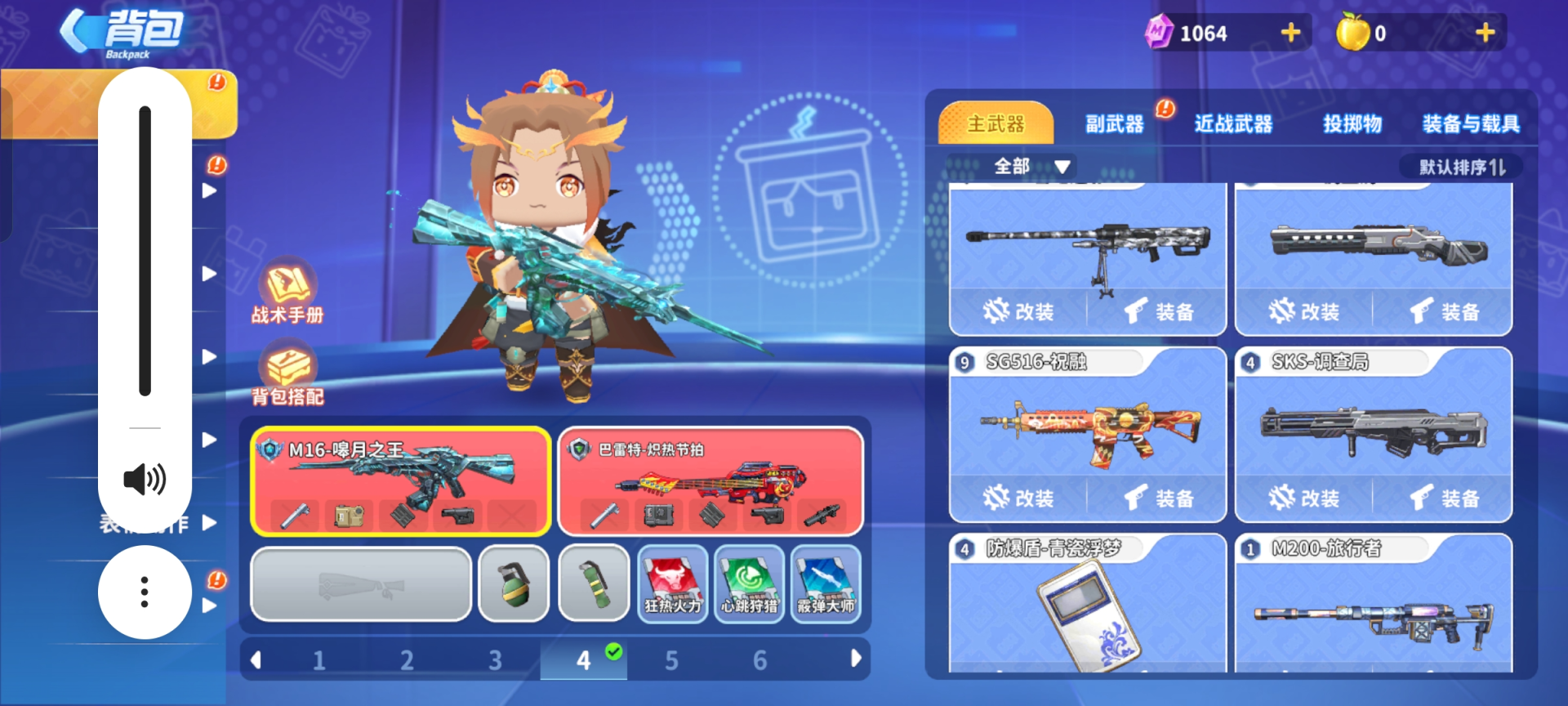This screenshot has height=706, width=1568.
Task: Select the 投掷物 tab
Action: tap(1352, 124)
